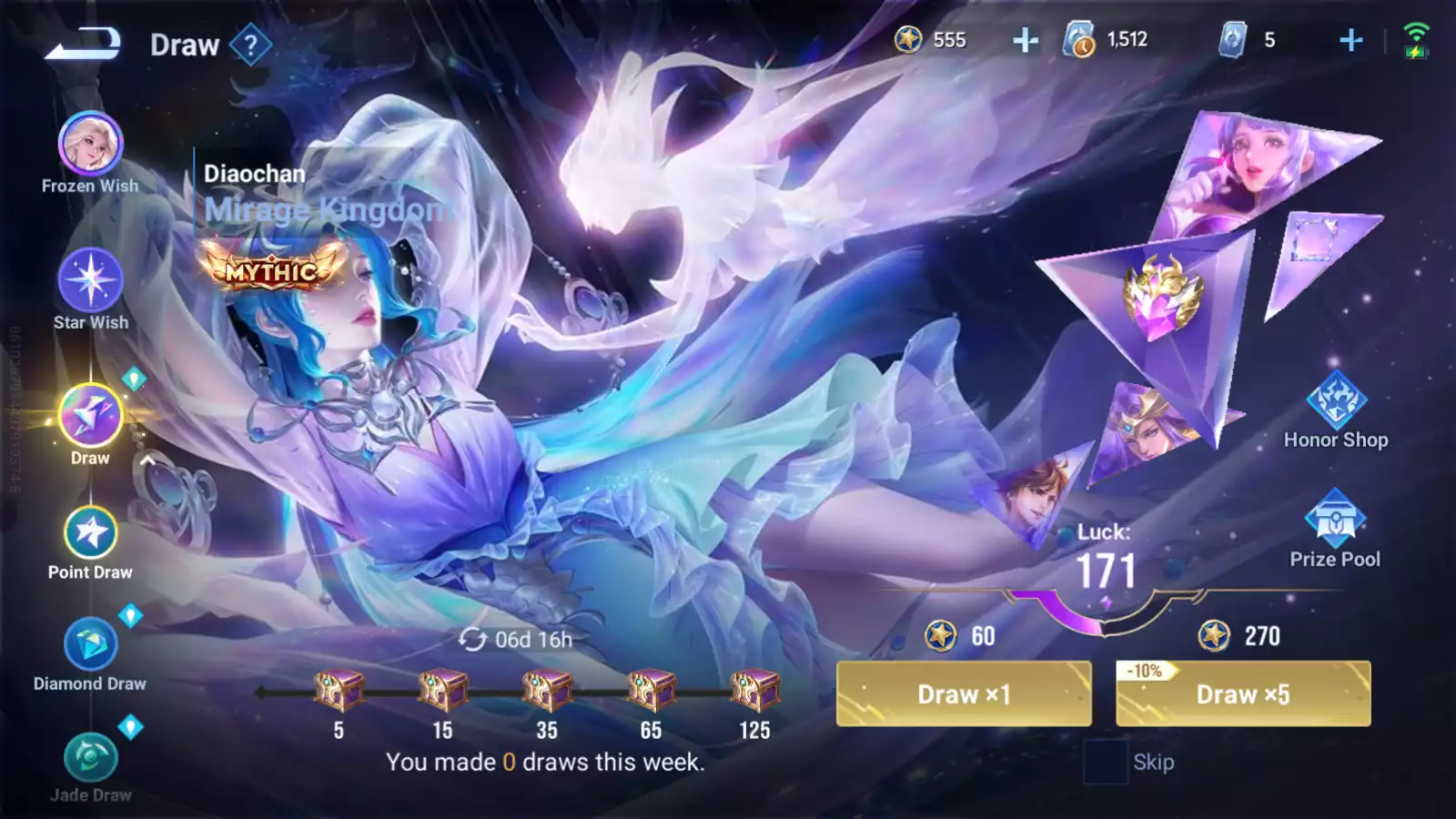Open the Point Draw tab
Screen dimensions: 1456x819
click(x=90, y=533)
